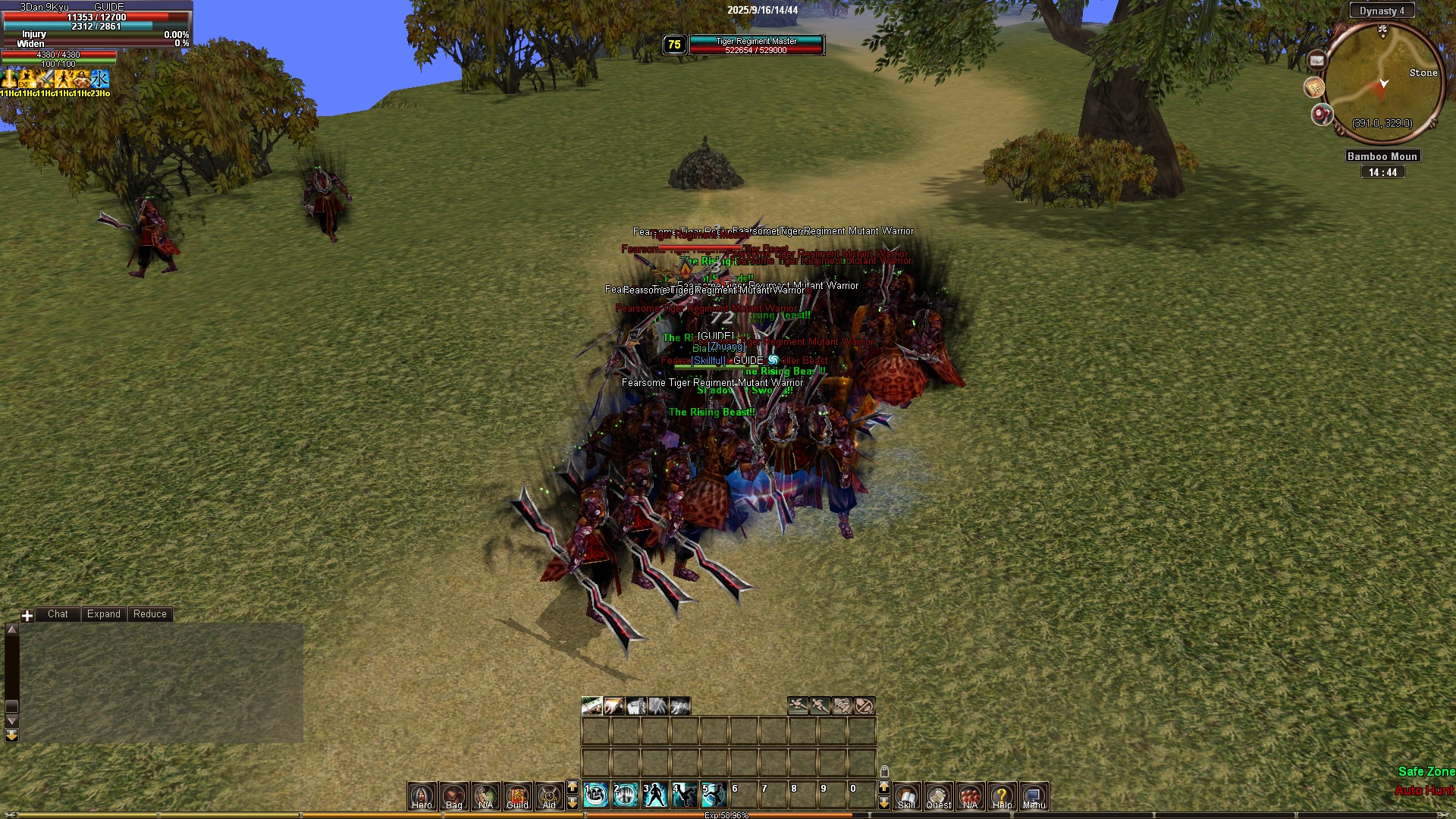
Task: Click on the circular minimap
Action: (x=1383, y=82)
